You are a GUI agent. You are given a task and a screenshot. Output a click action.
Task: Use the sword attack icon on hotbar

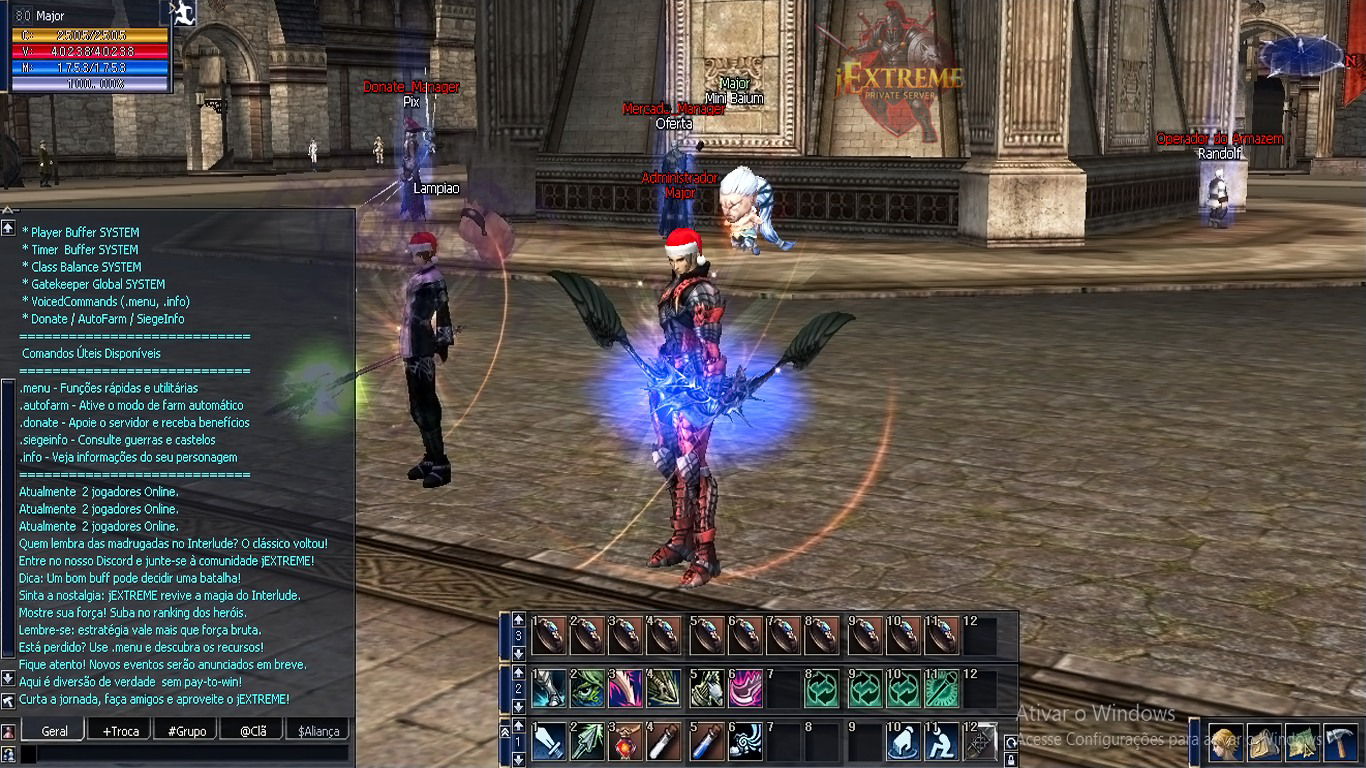[x=549, y=743]
